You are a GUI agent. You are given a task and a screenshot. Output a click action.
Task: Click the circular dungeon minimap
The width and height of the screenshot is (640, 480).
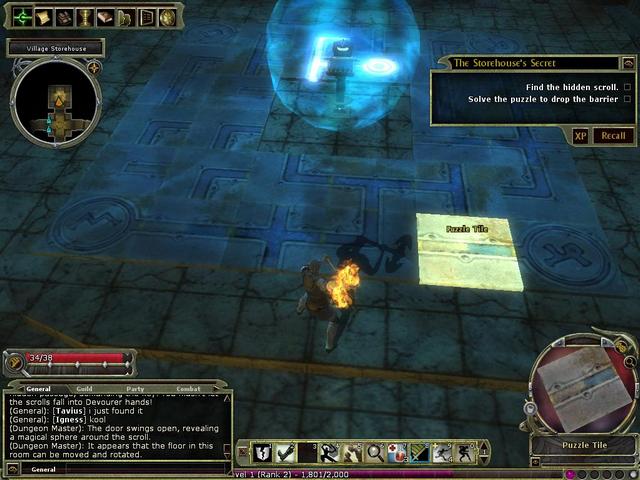tap(55, 102)
